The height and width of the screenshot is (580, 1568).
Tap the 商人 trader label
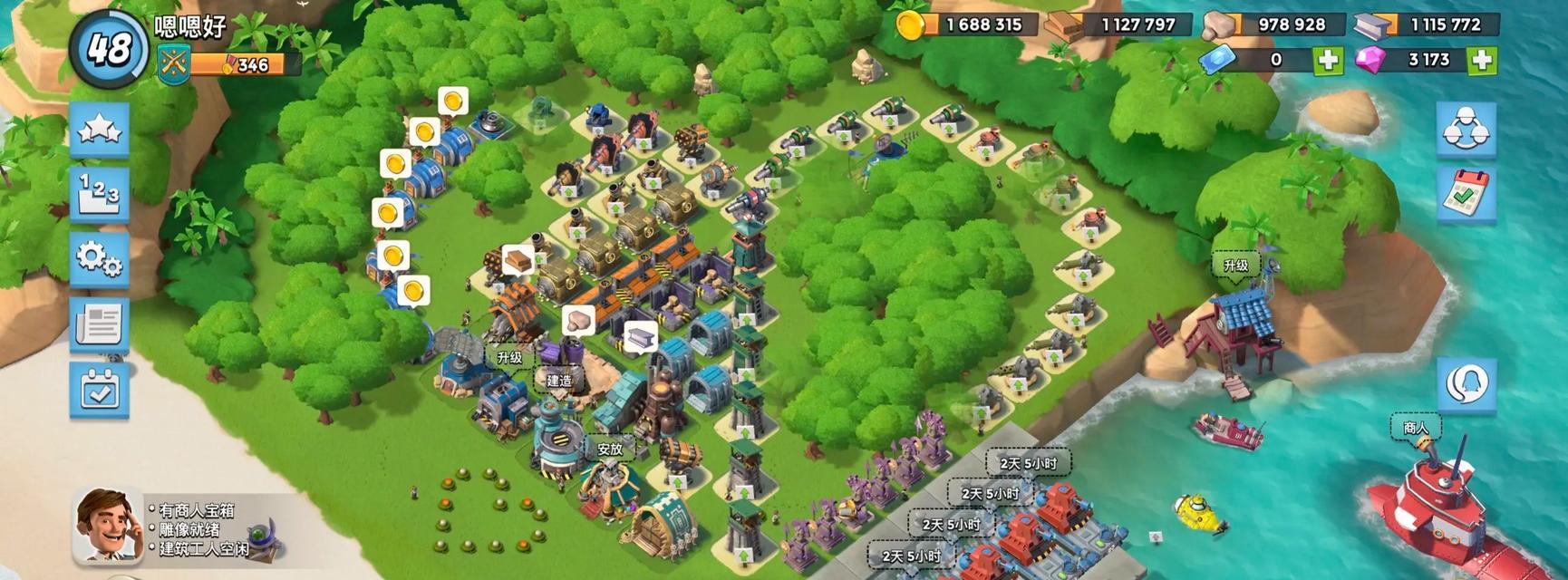tap(1415, 427)
